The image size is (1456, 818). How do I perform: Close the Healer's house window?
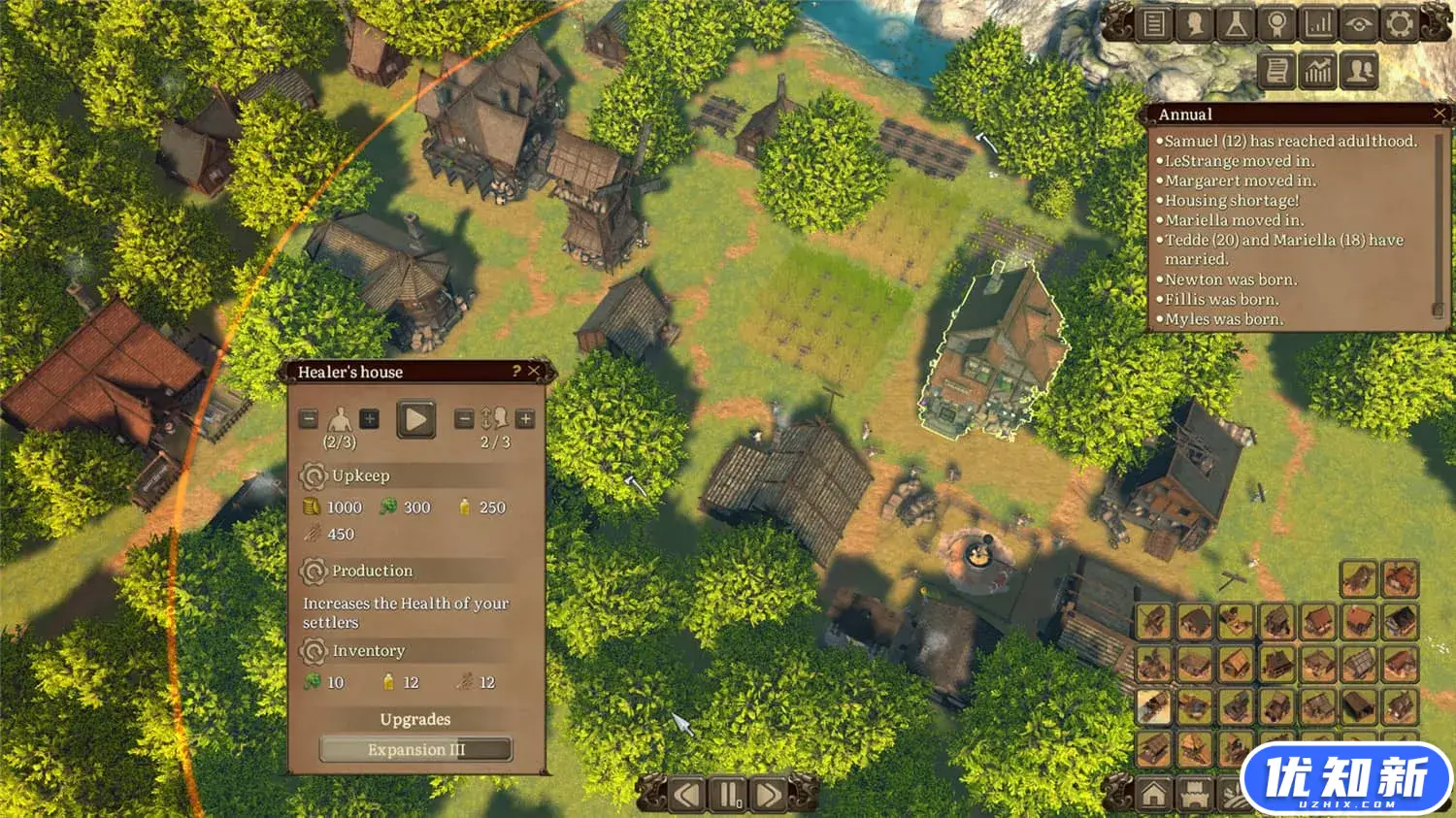[533, 371]
